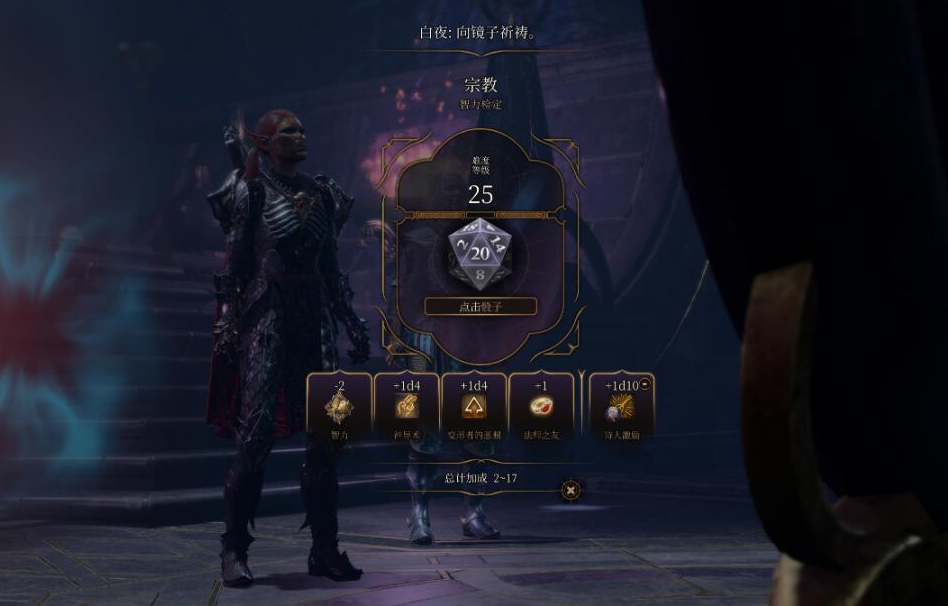Roll the d20 die
This screenshot has width=948, height=606.
(x=480, y=254)
